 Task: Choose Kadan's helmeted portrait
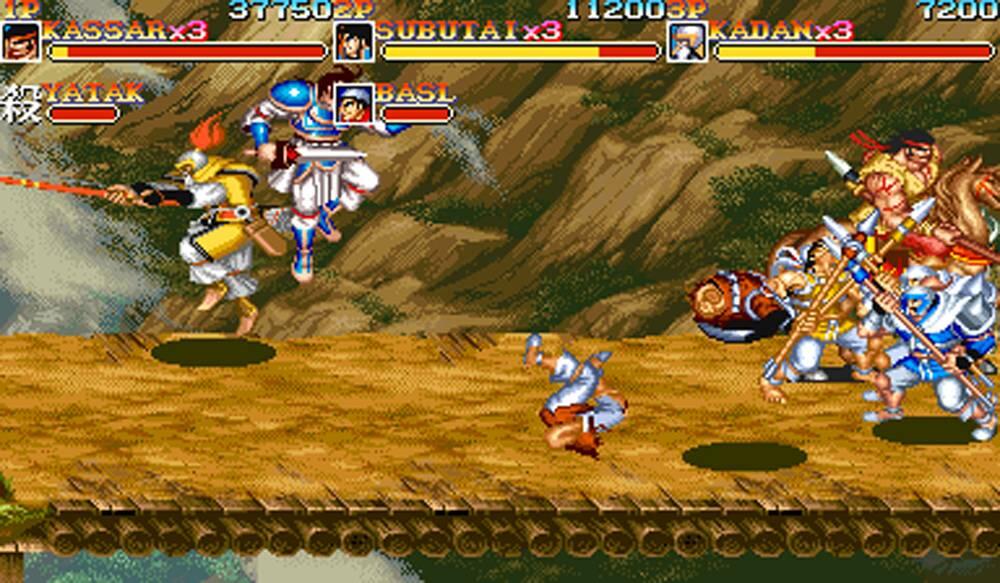(x=687, y=42)
